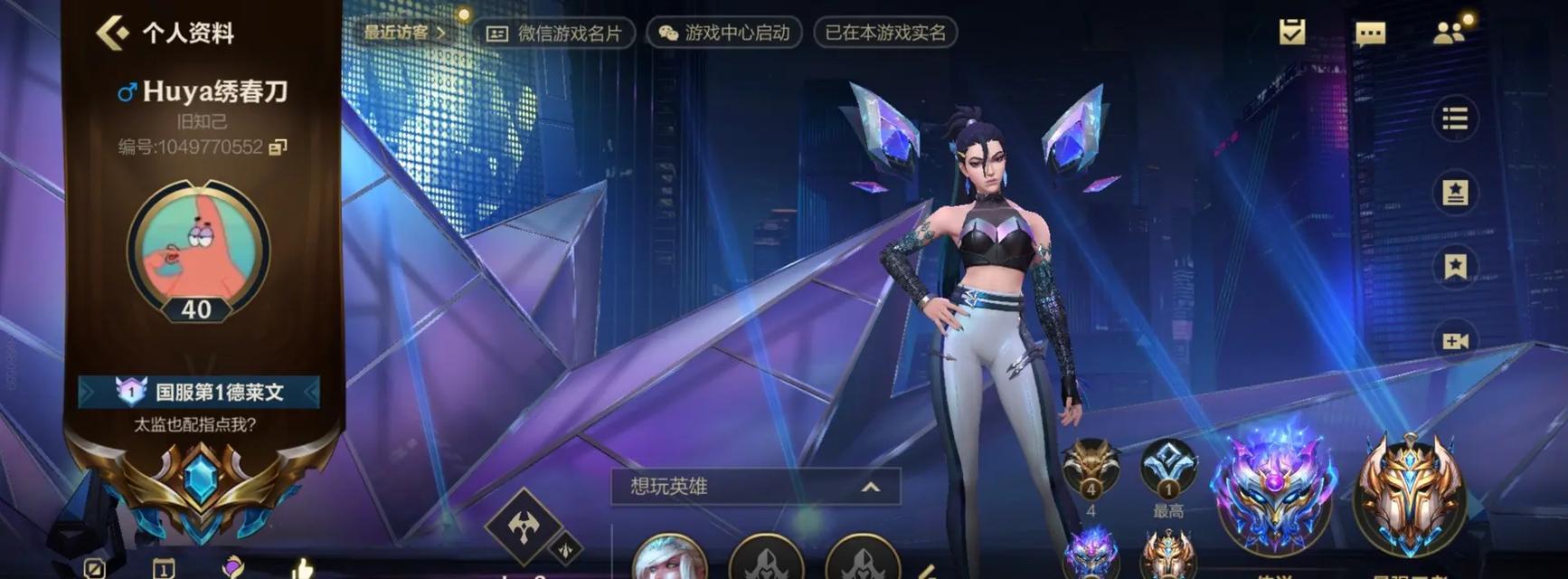Viewport: 1568px width, 579px height.
Task: Select the gold rank emblem
Action: tap(1409, 493)
